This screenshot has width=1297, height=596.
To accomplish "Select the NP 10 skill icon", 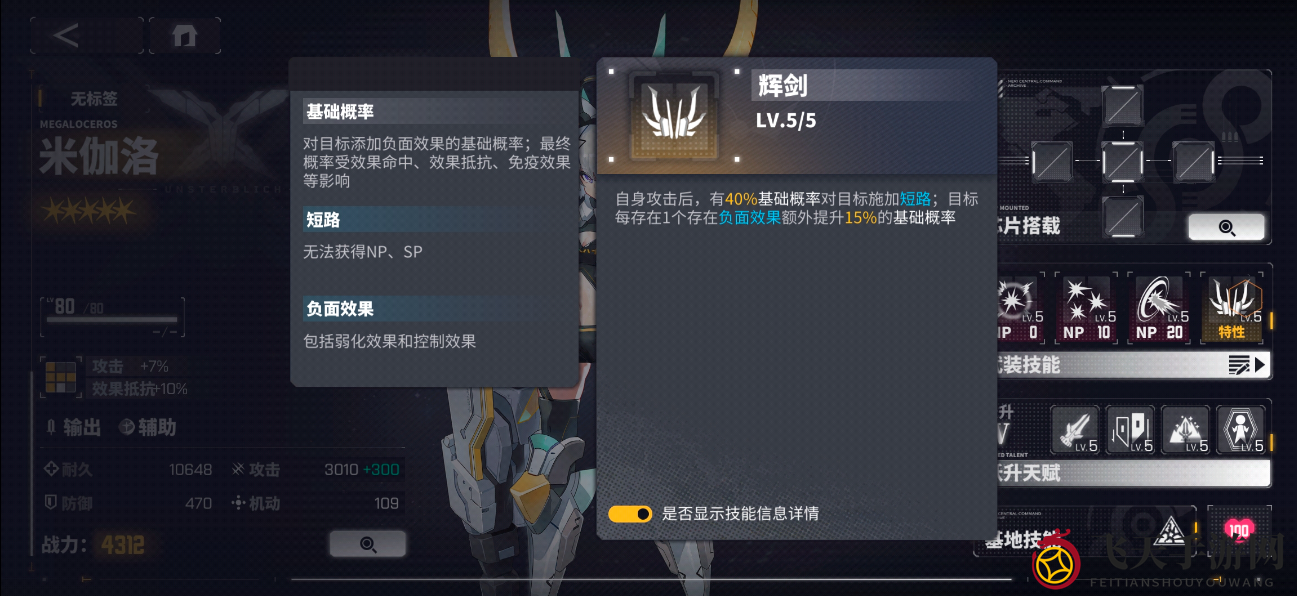I will [x=1088, y=308].
